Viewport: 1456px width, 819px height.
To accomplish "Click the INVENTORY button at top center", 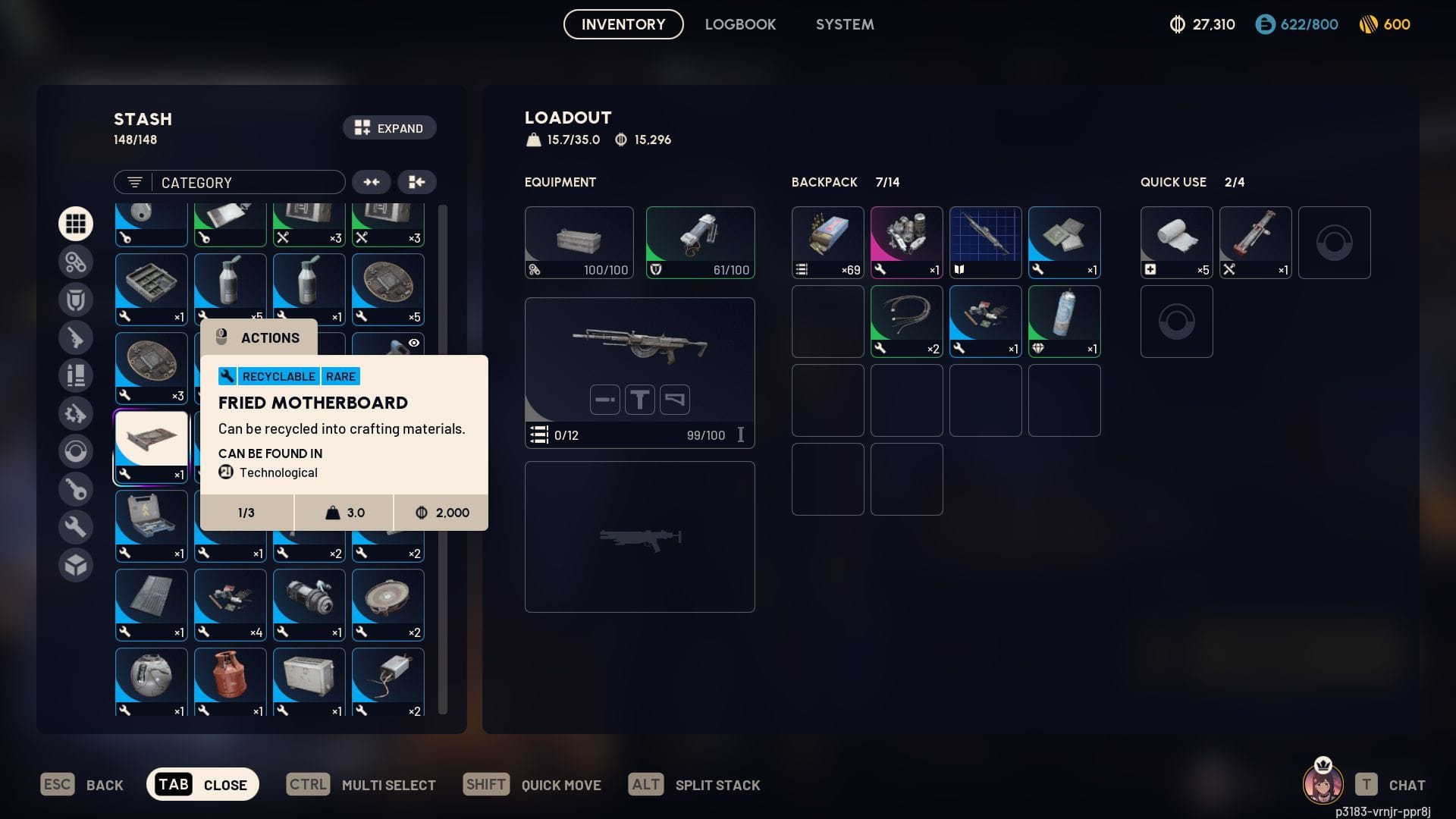I will [622, 24].
